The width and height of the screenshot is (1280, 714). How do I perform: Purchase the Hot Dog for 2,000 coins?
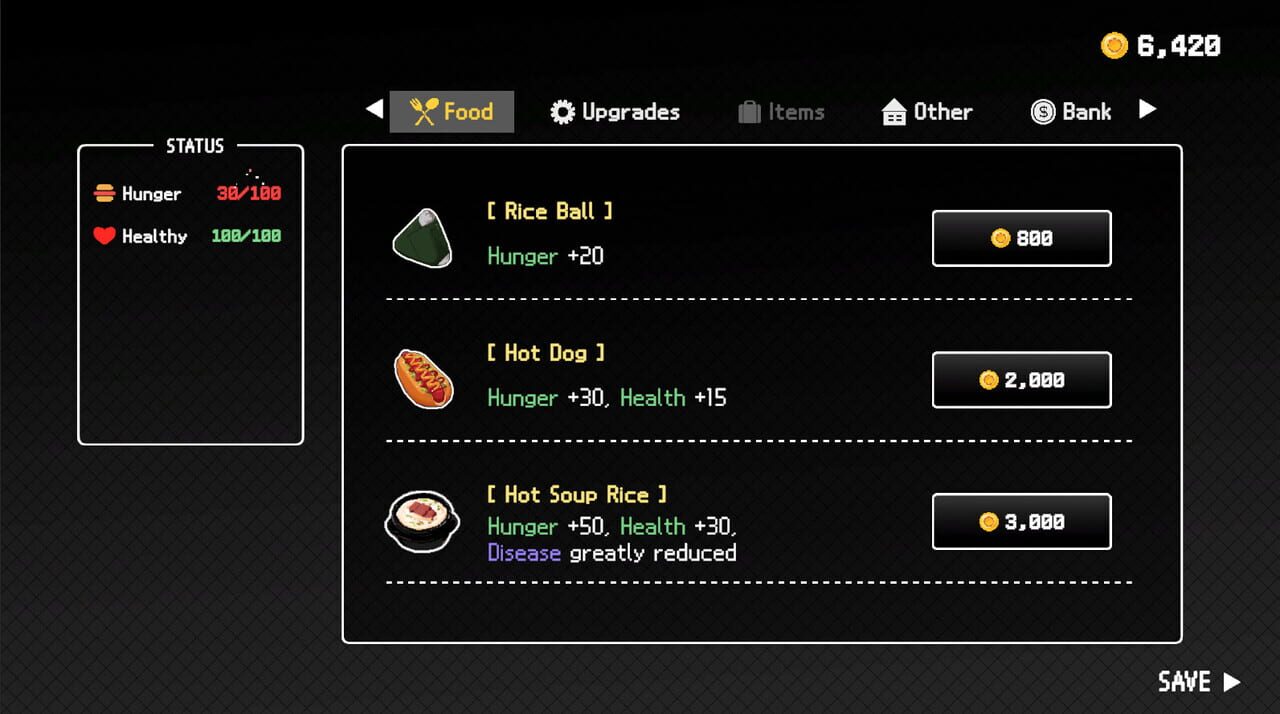(1021, 380)
